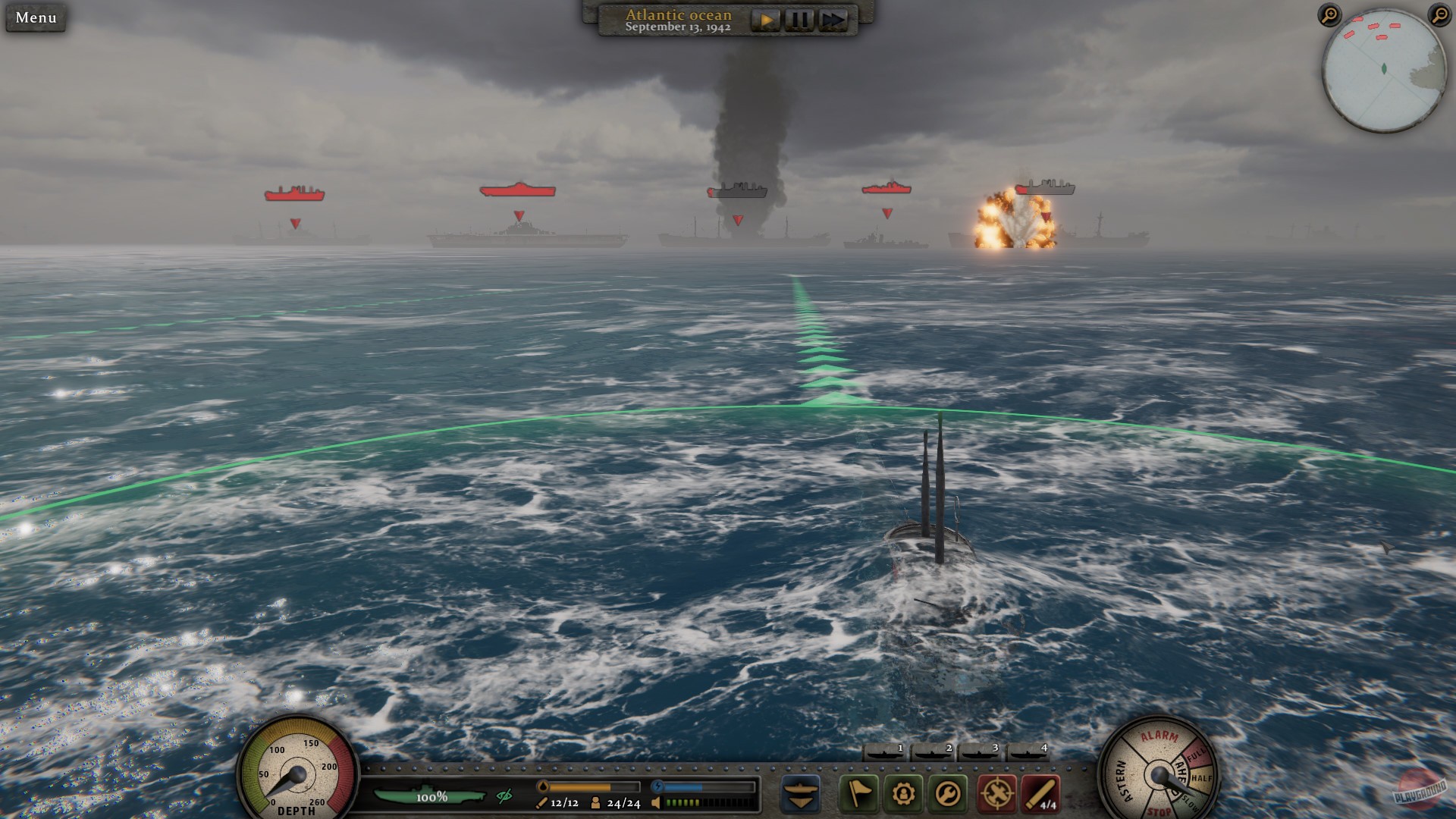Open crew management with the person-gear icon

tap(903, 794)
